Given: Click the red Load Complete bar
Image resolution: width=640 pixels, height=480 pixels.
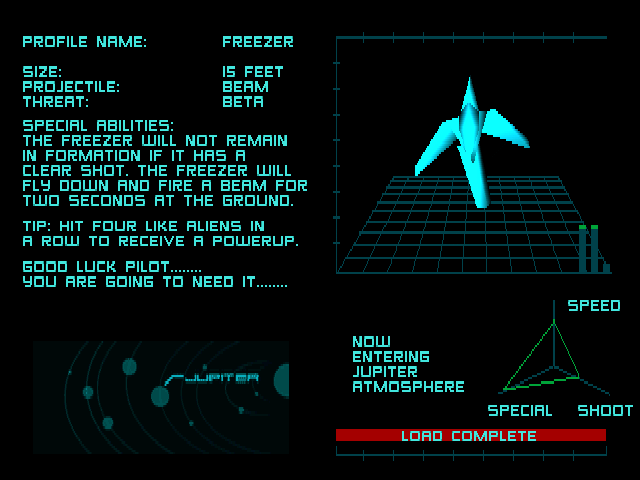Looking at the screenshot, I should click(470, 436).
